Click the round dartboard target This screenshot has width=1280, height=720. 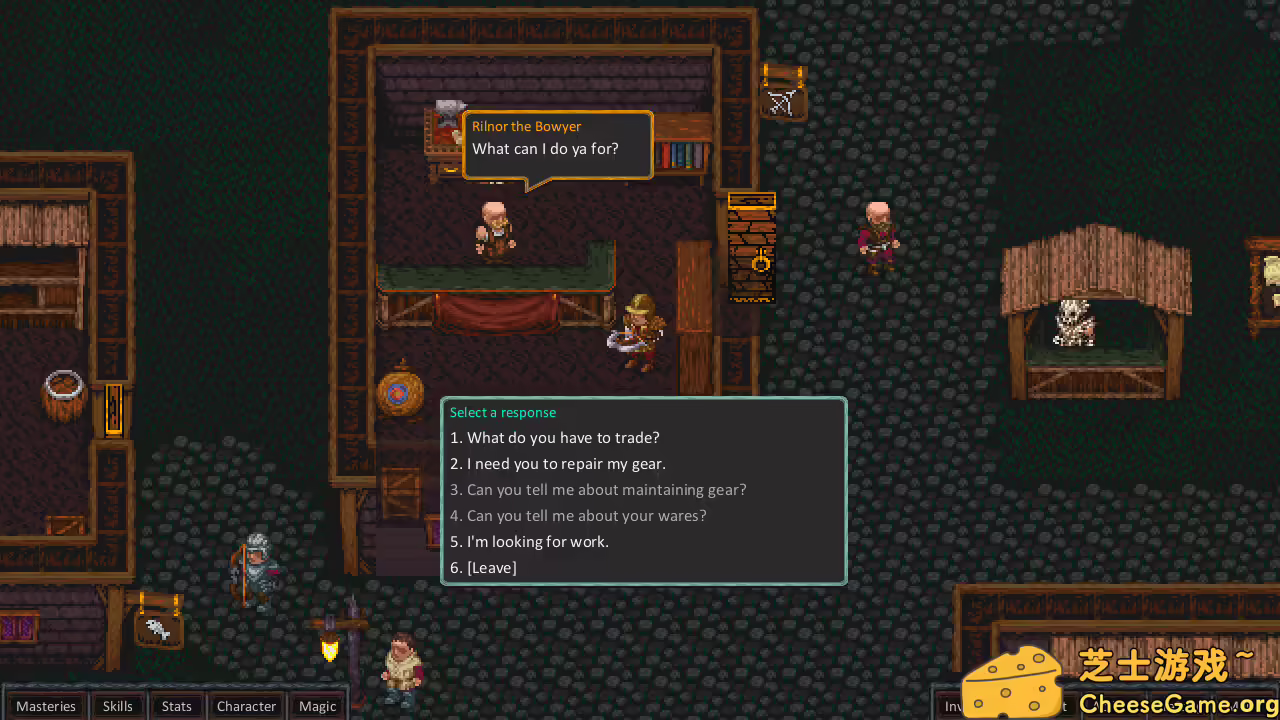[x=397, y=394]
